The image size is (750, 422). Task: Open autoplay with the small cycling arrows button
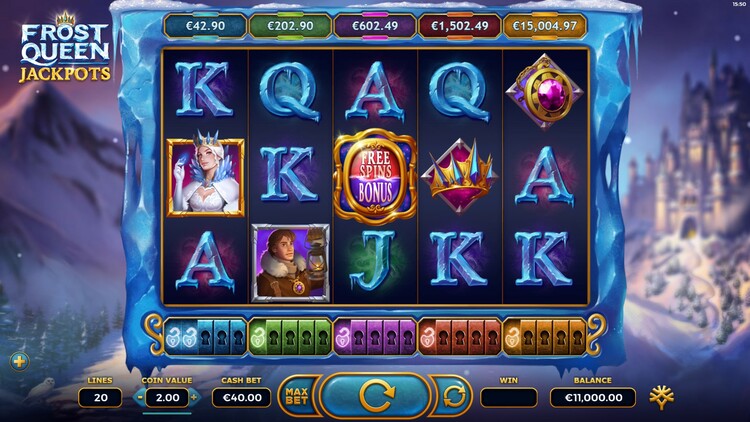pos(453,396)
